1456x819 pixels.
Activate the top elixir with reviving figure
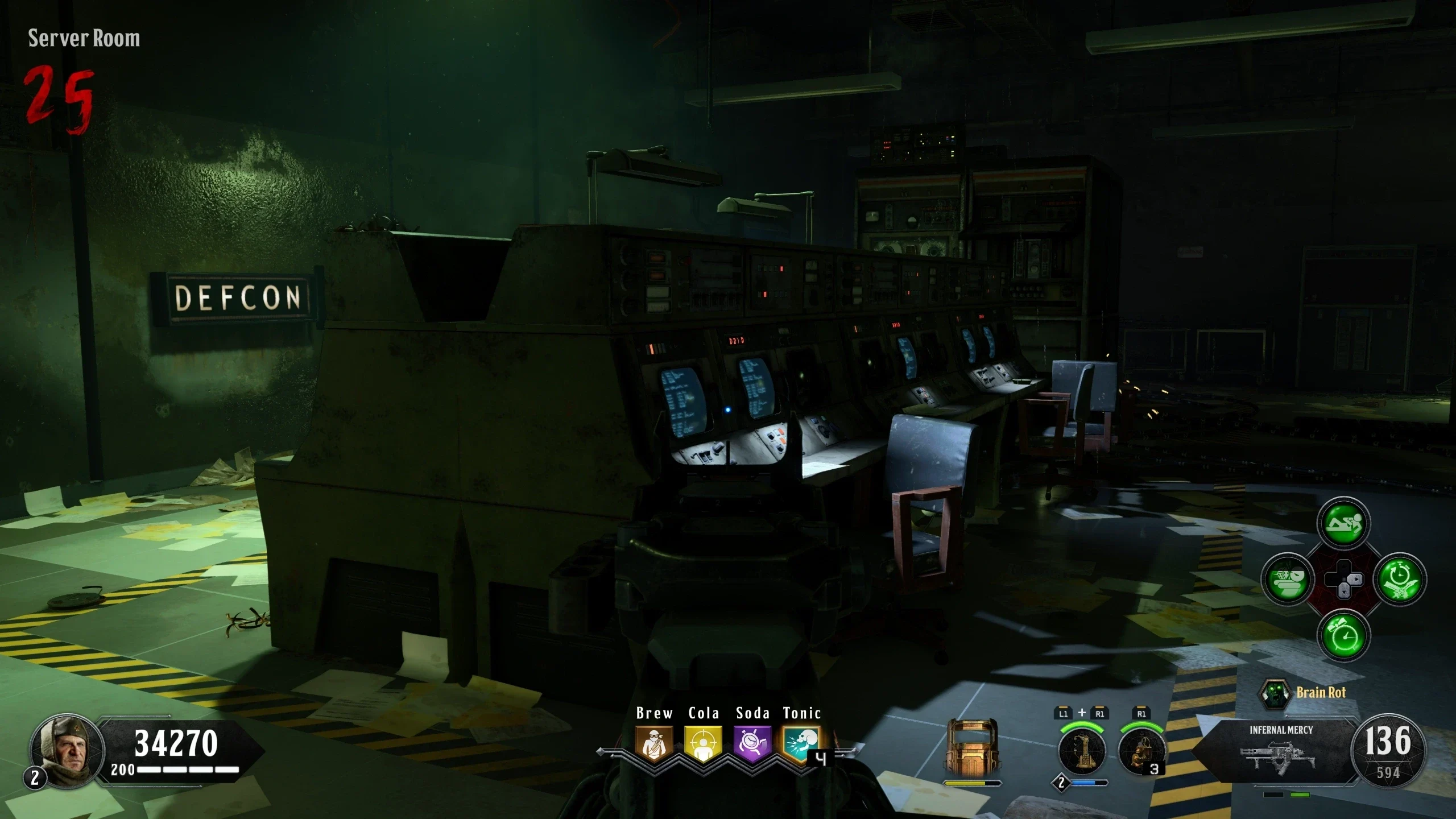[x=1343, y=523]
